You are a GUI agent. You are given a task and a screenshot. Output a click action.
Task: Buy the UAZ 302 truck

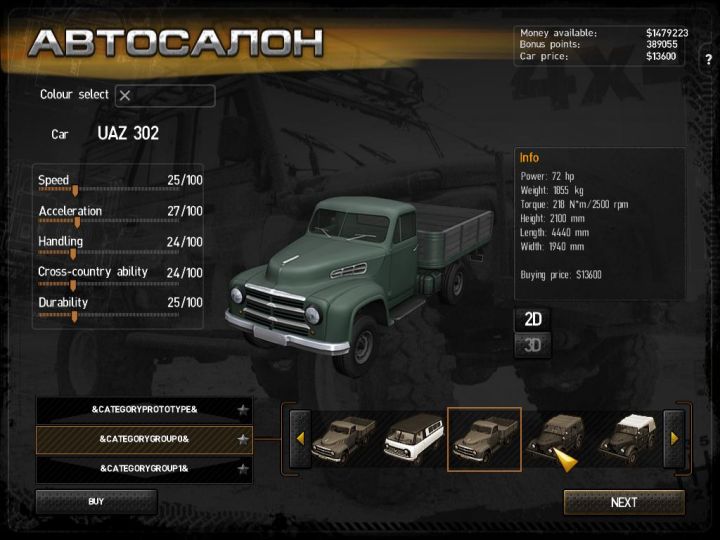click(x=96, y=501)
